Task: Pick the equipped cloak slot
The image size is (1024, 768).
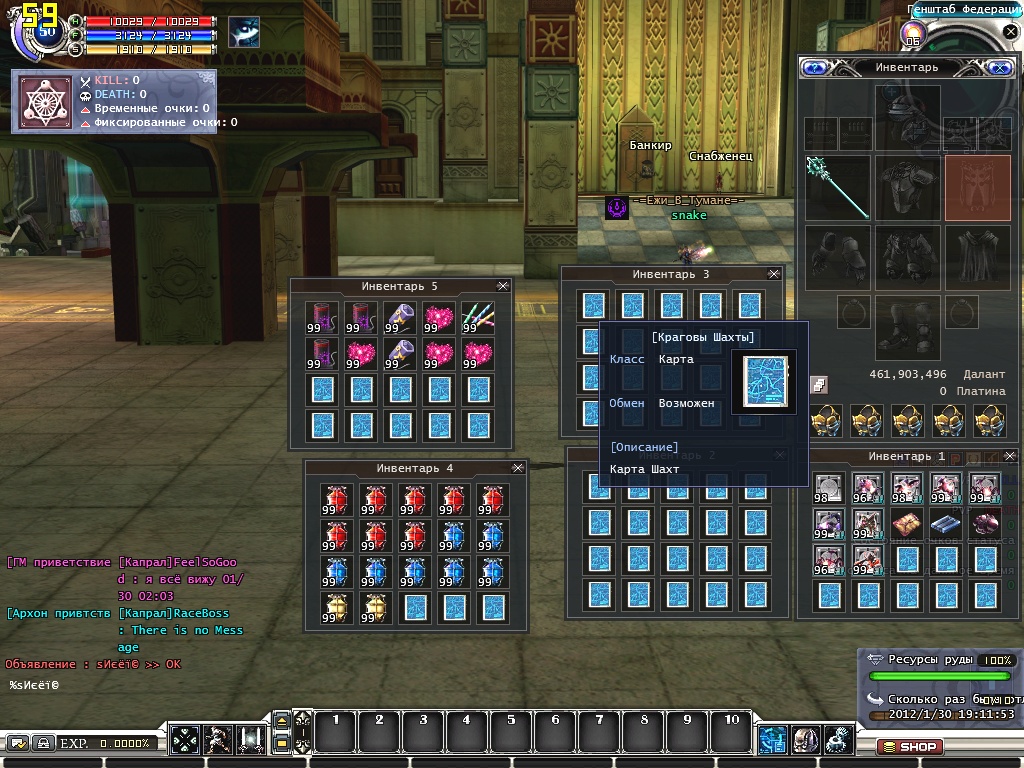Action: [x=977, y=256]
